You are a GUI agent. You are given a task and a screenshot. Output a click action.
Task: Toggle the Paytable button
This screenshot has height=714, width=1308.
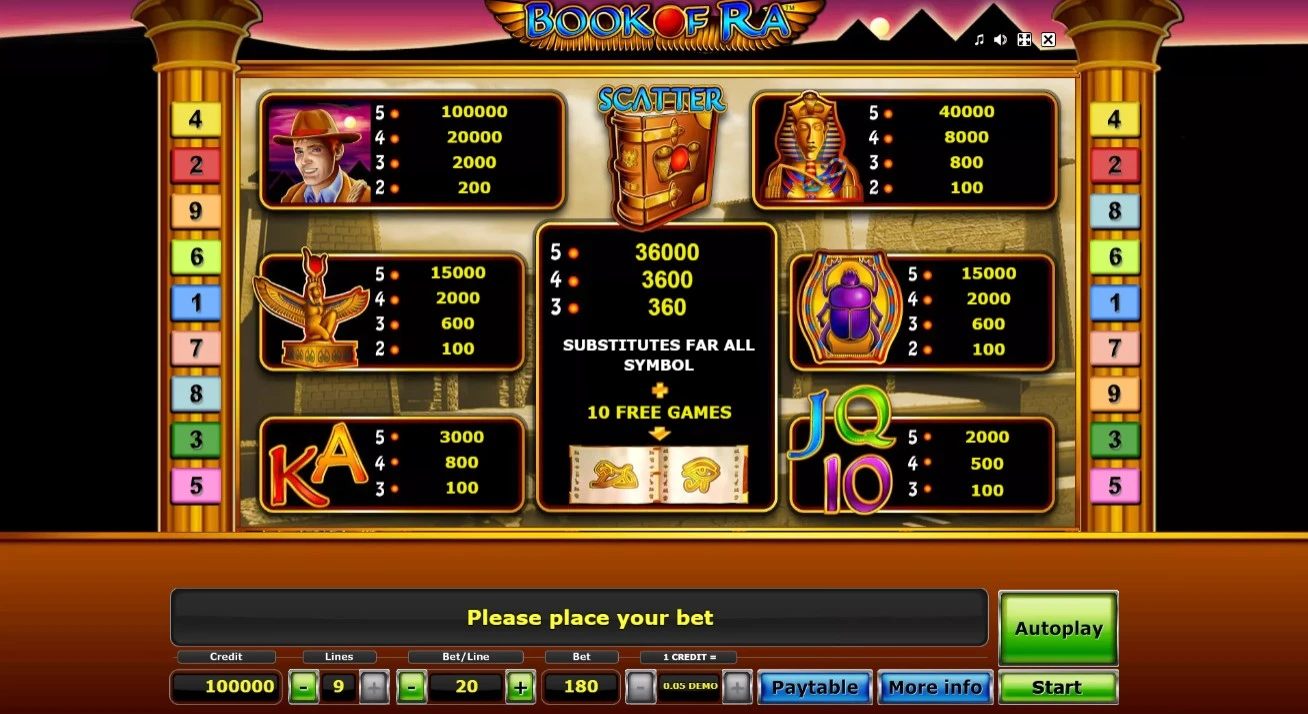[x=814, y=687]
